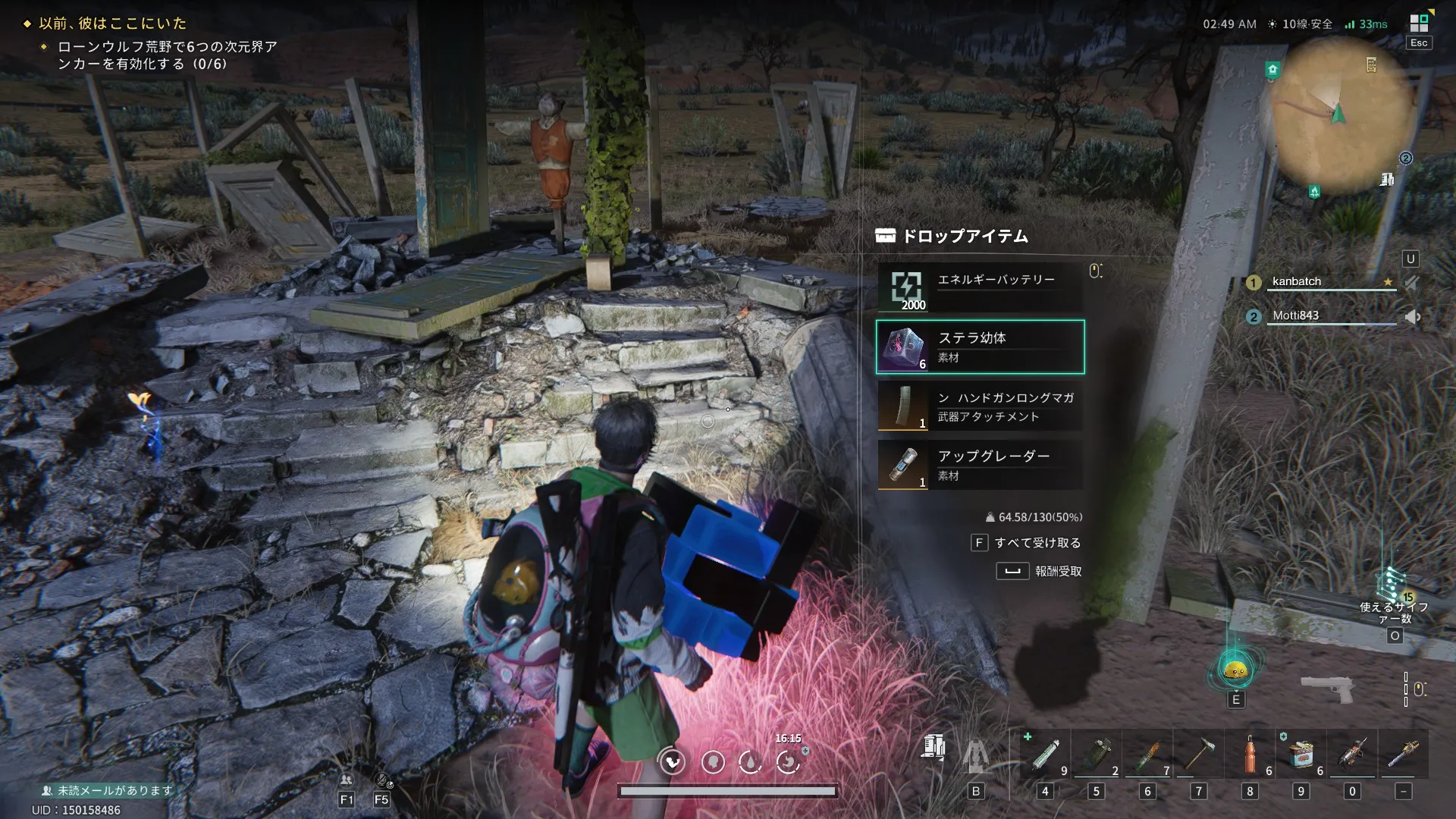The height and width of the screenshot is (819, 1456).
Task: Unmute kanbatch's muted speaker icon
Action: (1412, 283)
